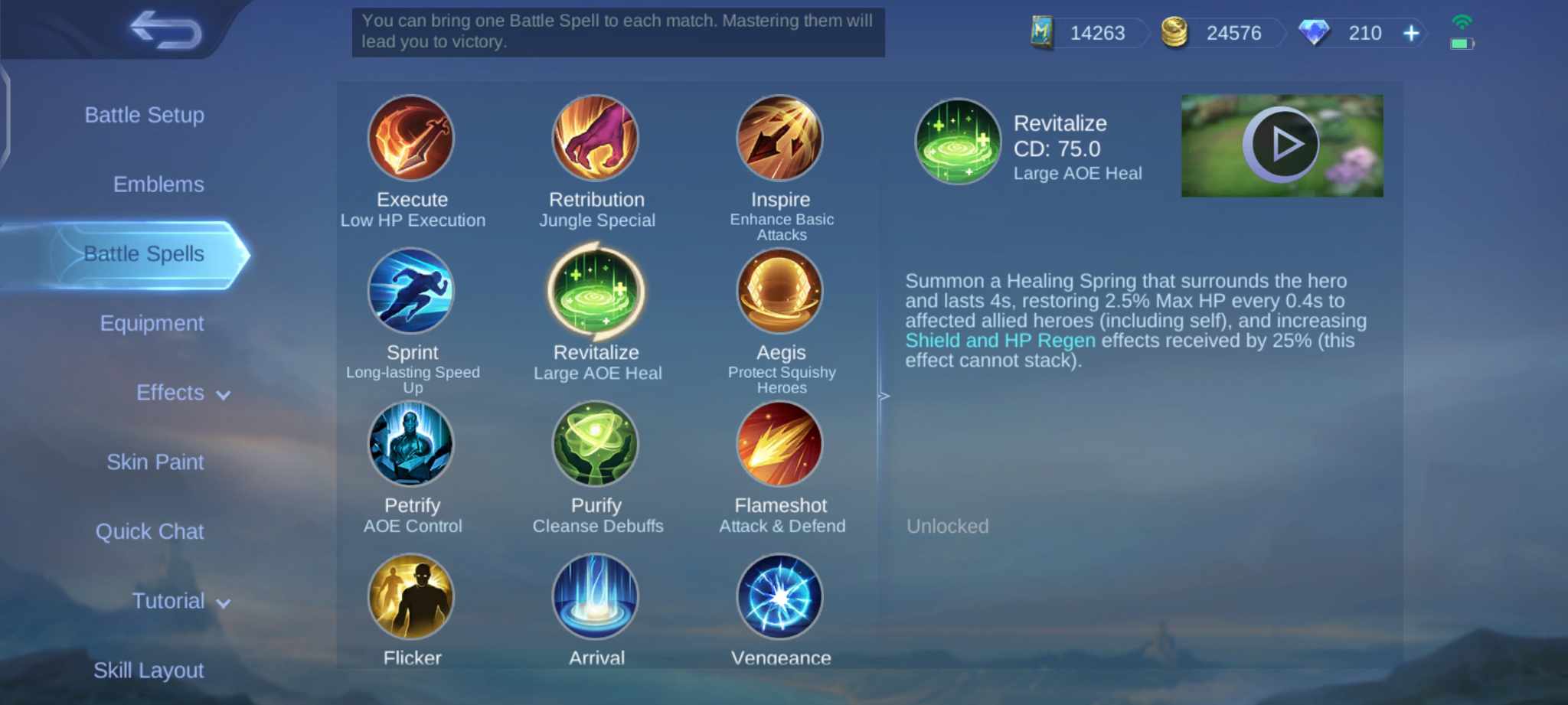This screenshot has width=1568, height=705.
Task: Select the Vengeance spell icon
Action: click(x=780, y=596)
